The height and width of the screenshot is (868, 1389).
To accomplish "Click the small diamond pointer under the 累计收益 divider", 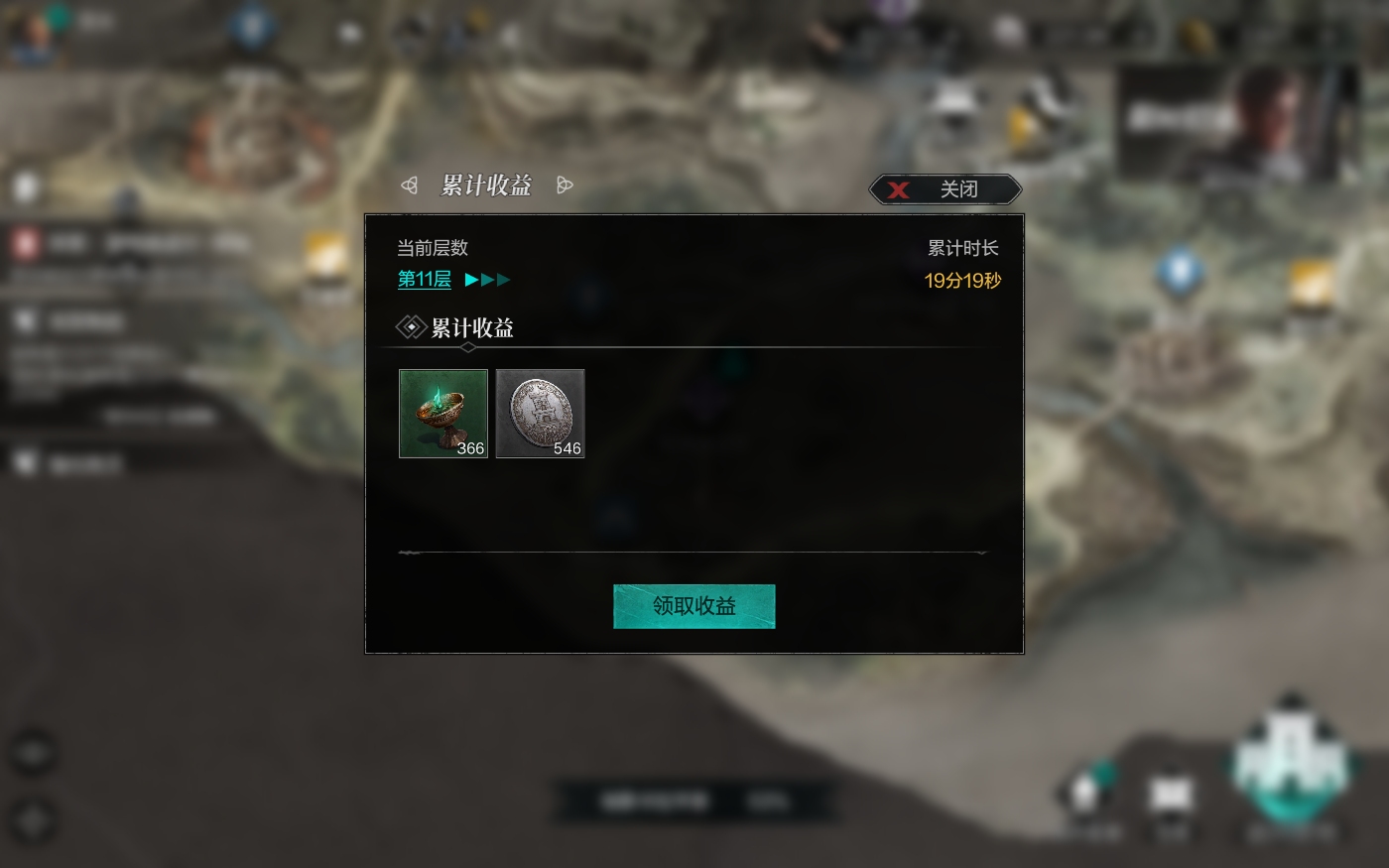I will click(x=467, y=347).
